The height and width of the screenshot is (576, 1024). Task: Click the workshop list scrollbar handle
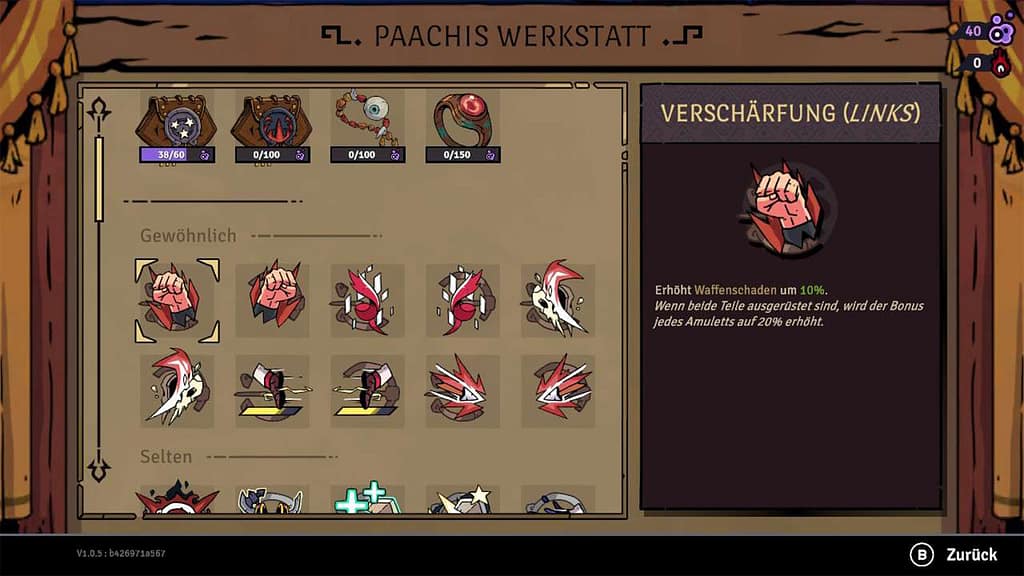tap(99, 178)
